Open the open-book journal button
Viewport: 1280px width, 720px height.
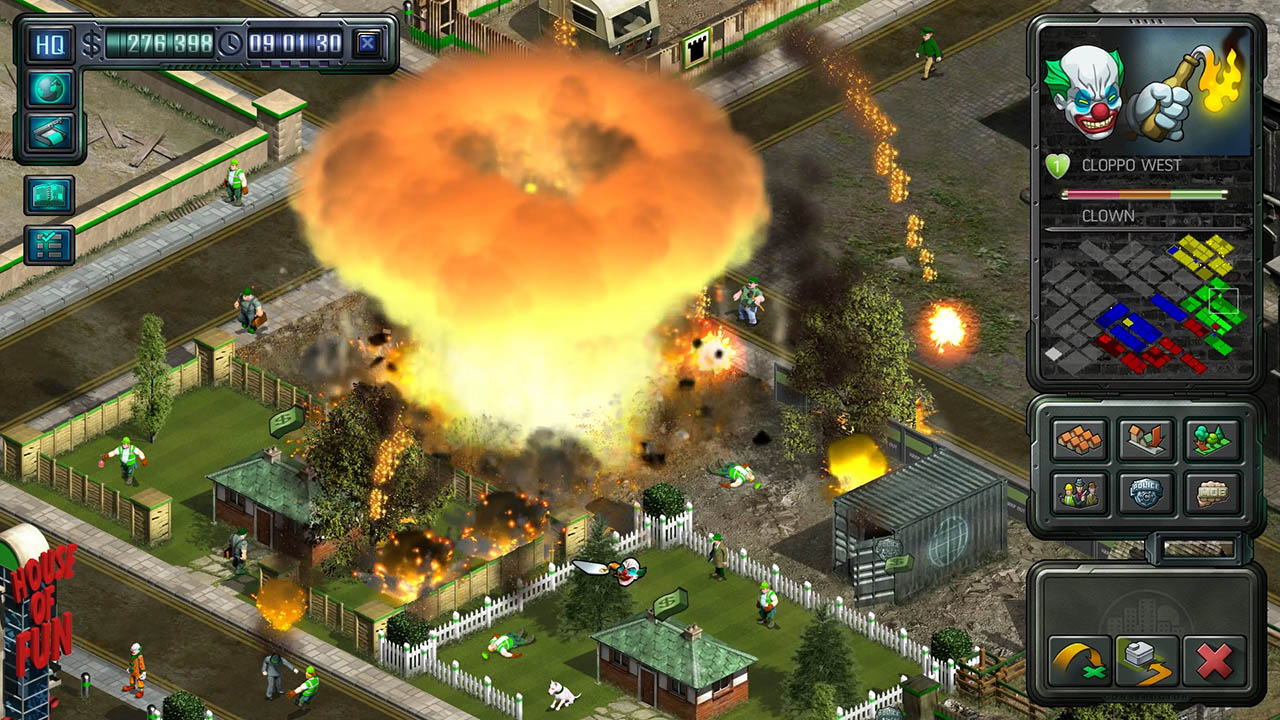pyautogui.click(x=49, y=195)
